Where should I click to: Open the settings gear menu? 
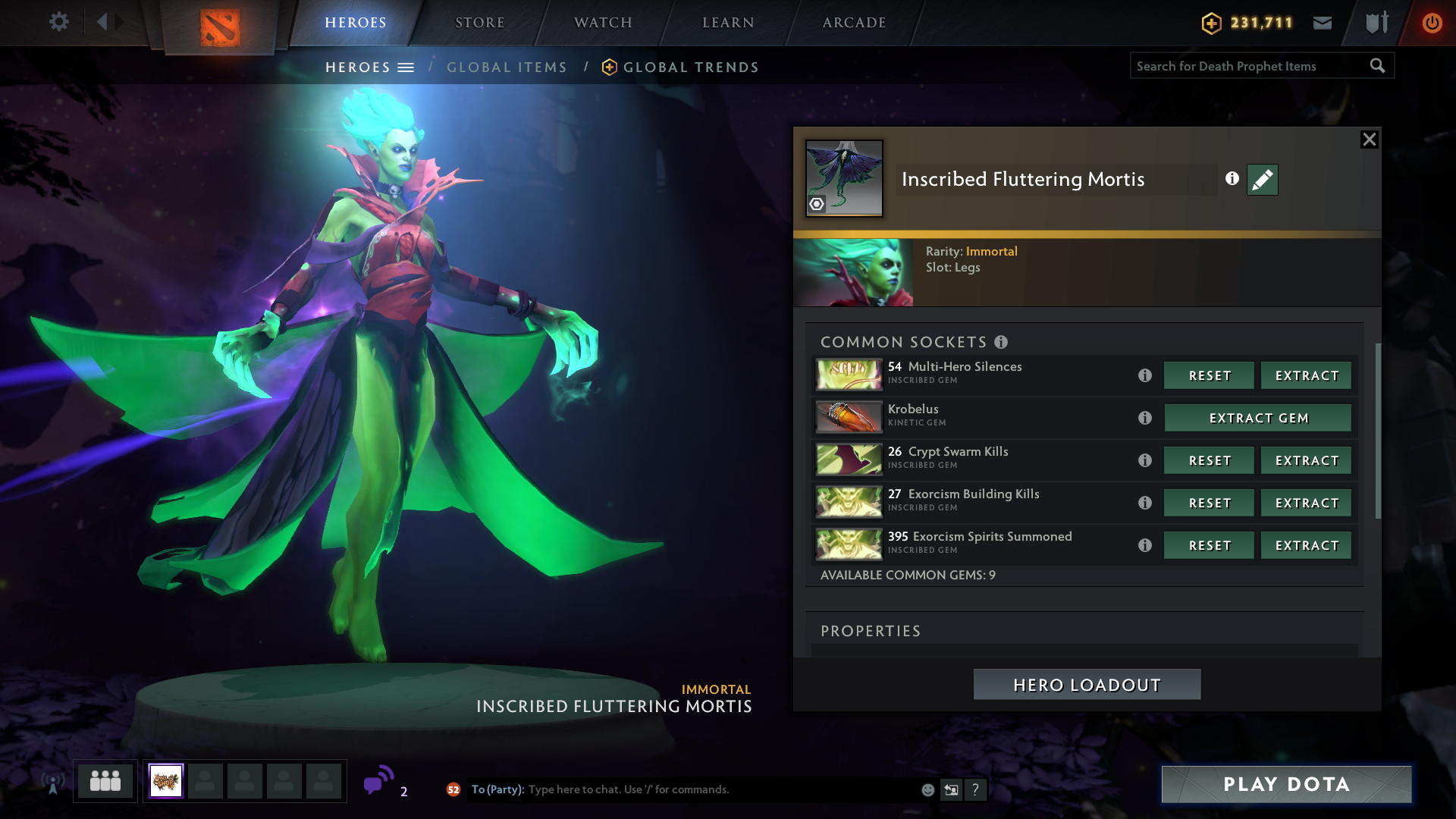coord(58,22)
